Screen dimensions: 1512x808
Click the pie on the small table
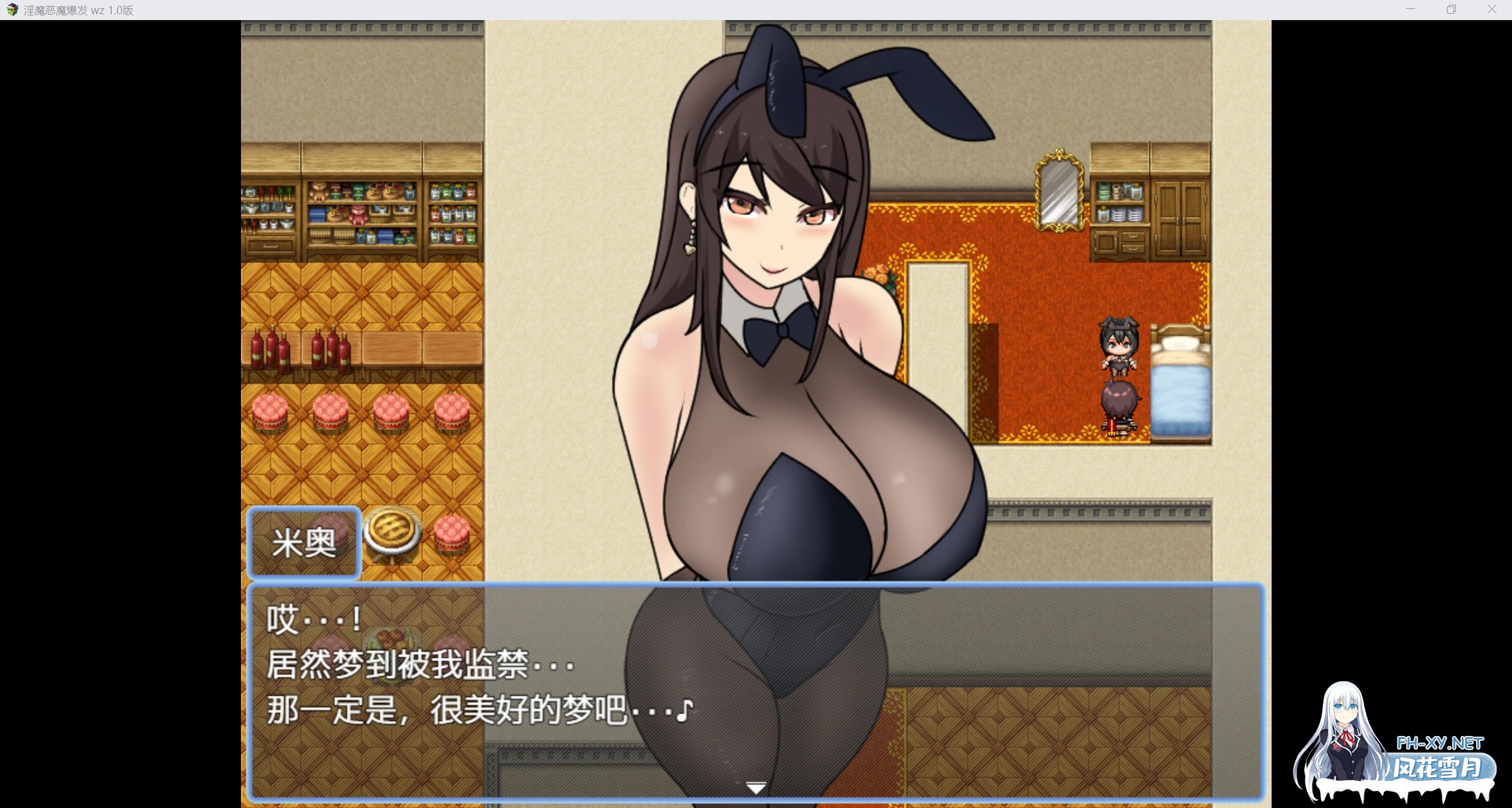(x=392, y=530)
